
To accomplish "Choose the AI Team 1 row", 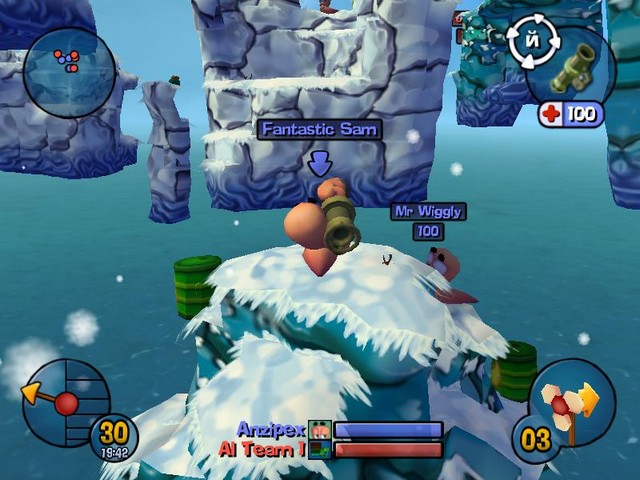I will coord(332,449).
